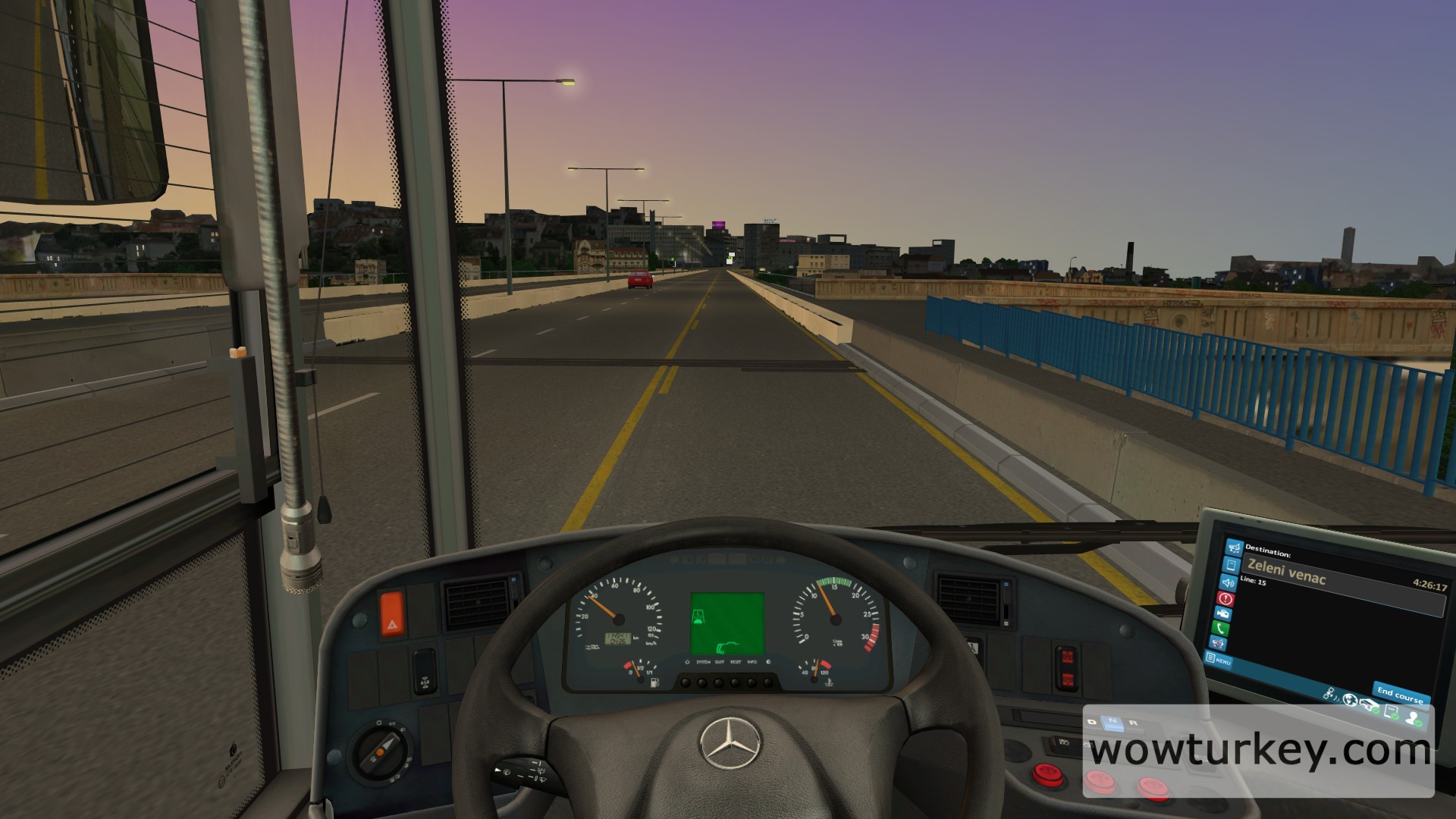This screenshot has height=819, width=1456.
Task: Shift to the D gear button
Action: point(1093,722)
